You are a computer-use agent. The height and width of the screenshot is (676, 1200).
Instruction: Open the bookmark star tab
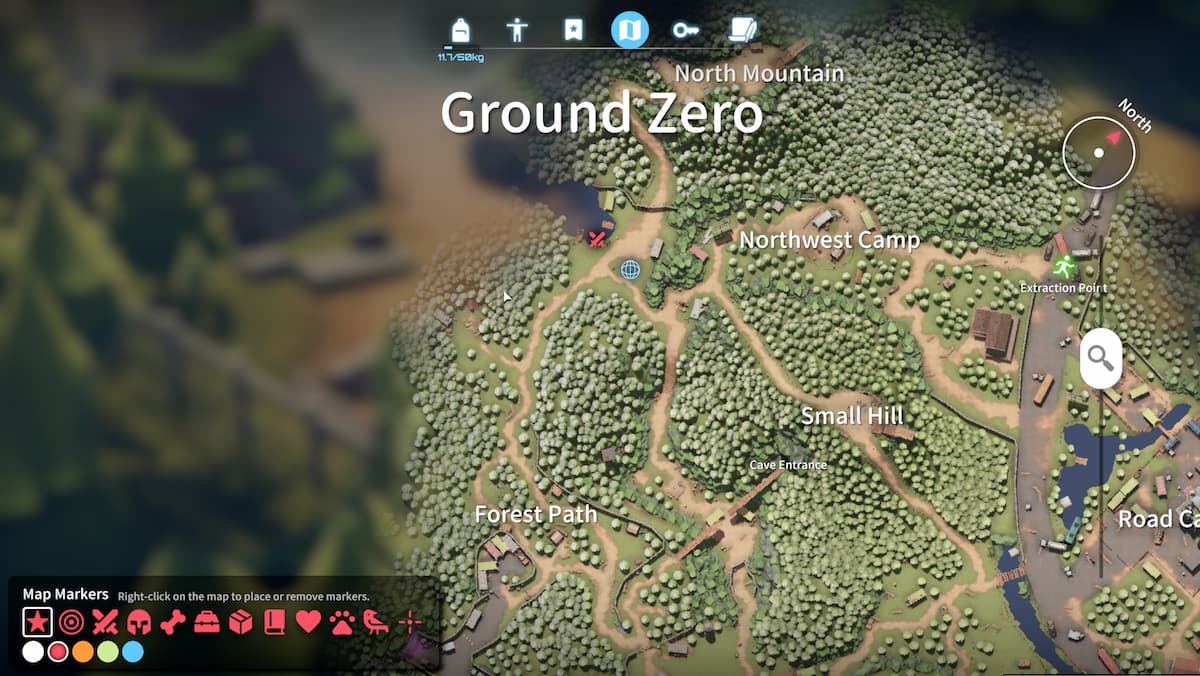point(573,29)
